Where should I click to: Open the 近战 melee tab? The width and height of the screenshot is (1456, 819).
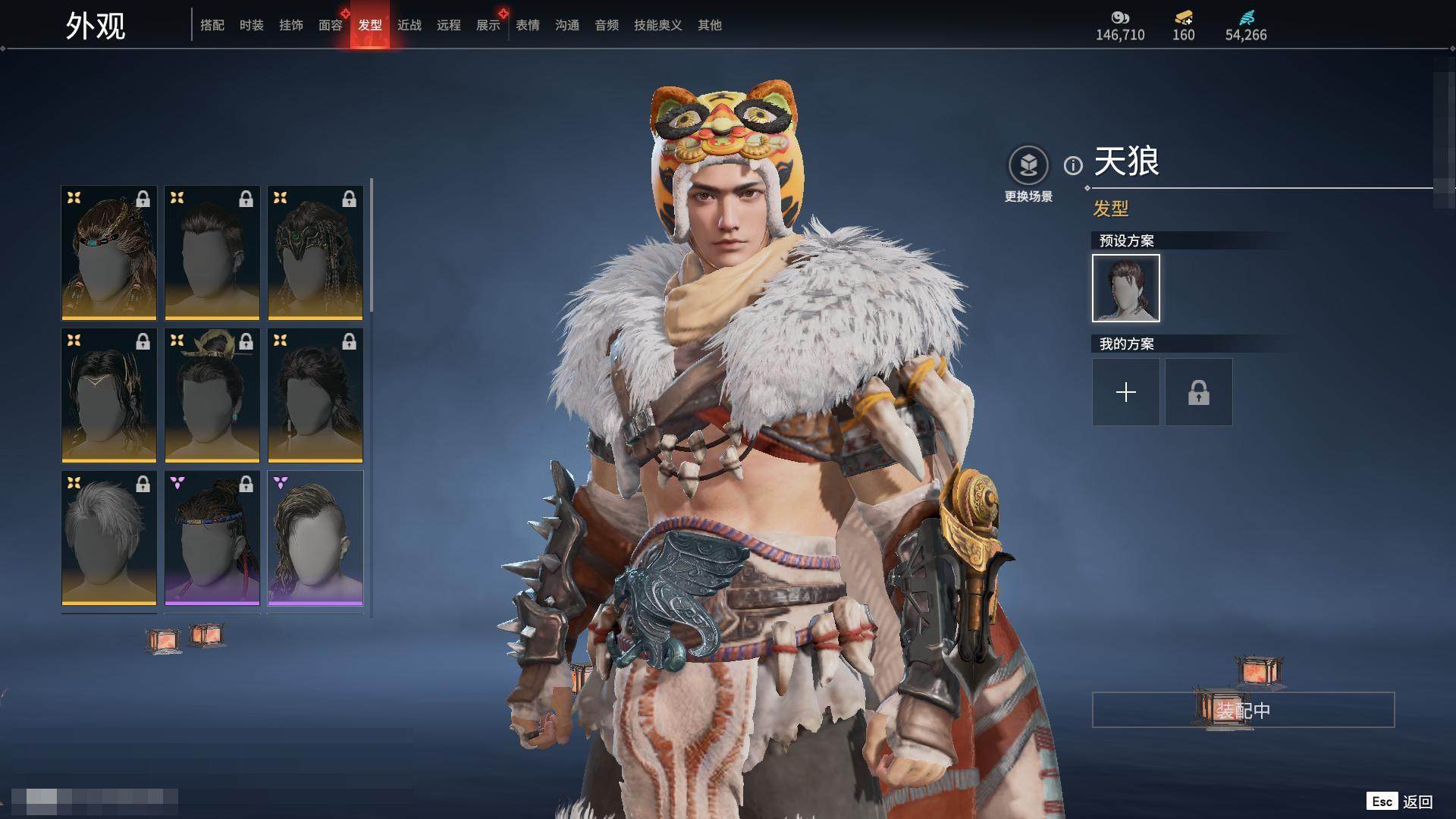[409, 26]
